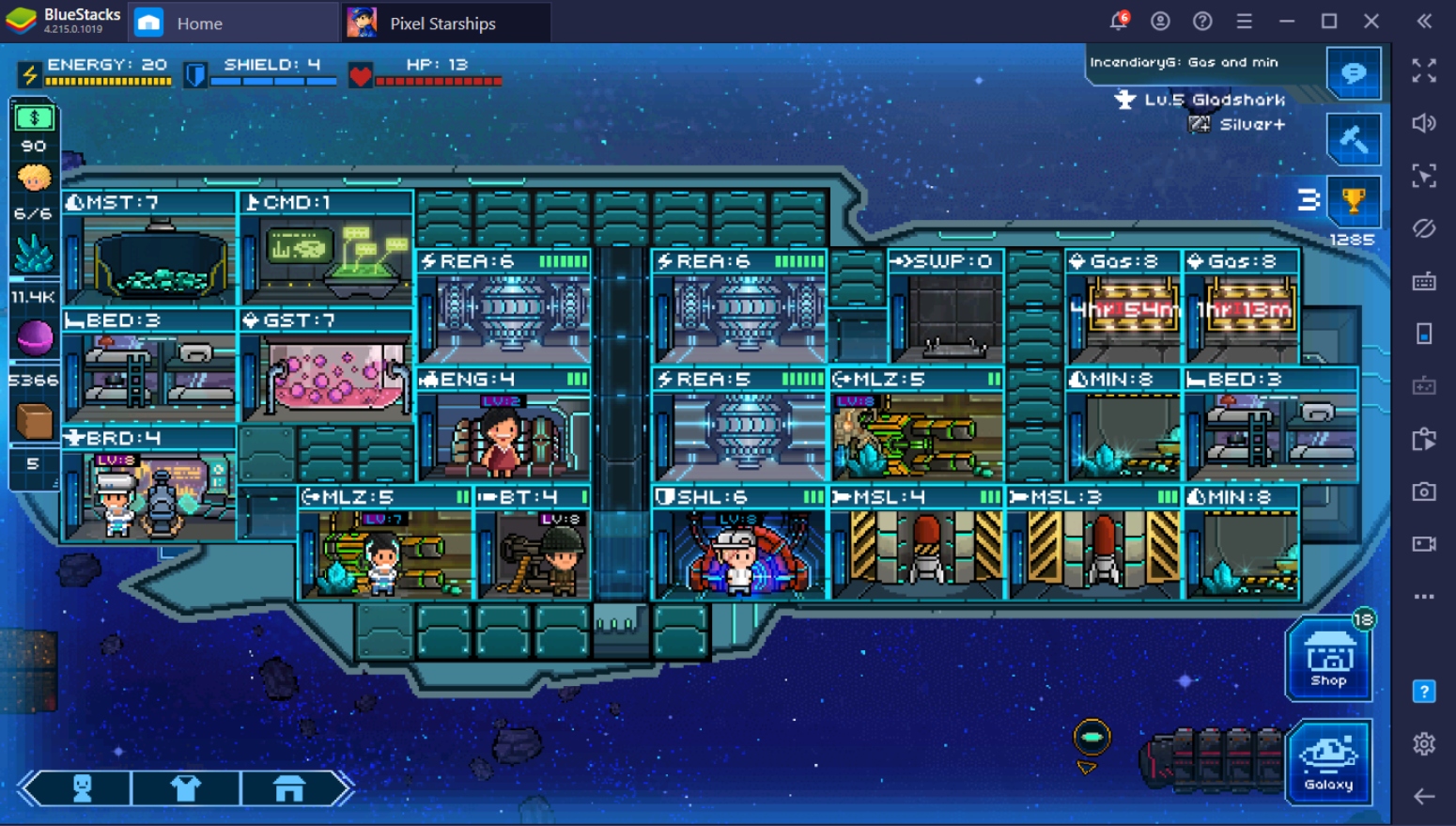Screen dimensions: 1456x826
Task: Start screen recording from the sidebar
Action: [1424, 543]
